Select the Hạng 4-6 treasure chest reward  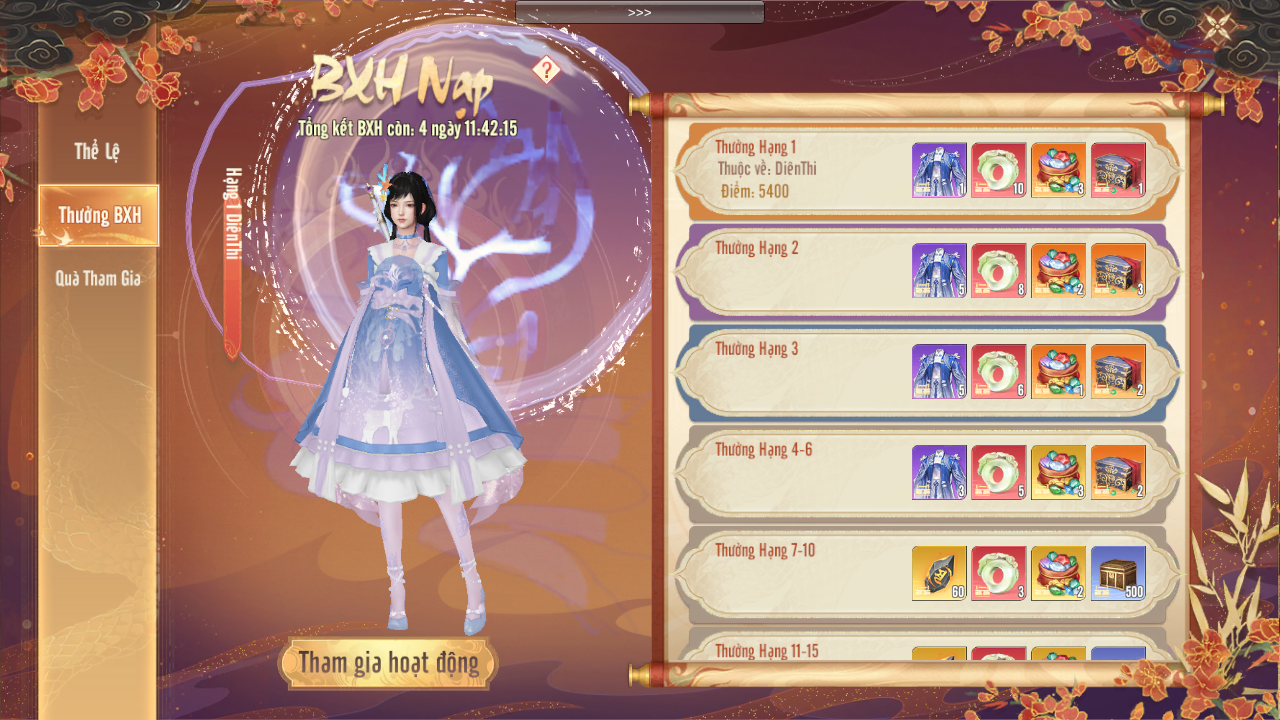tap(1119, 473)
